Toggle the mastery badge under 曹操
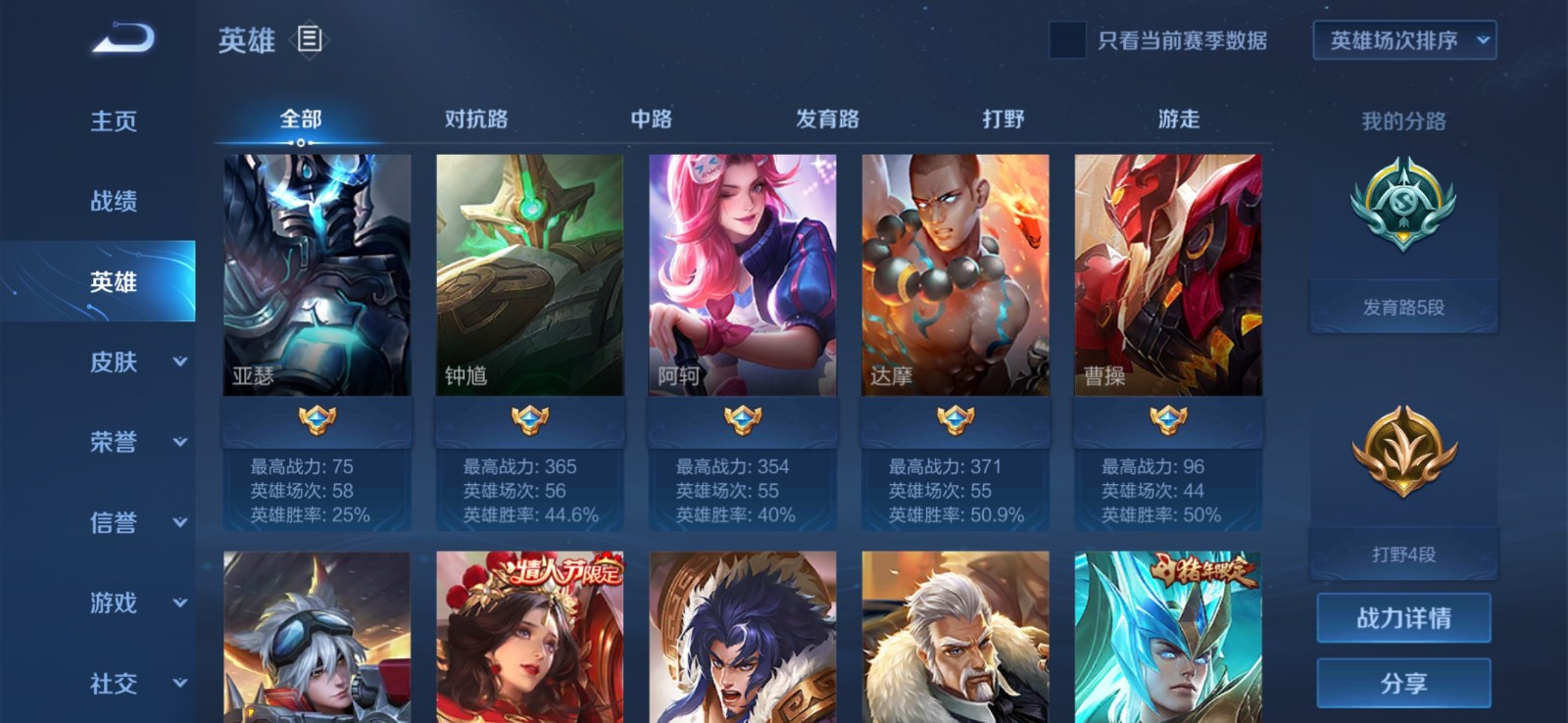The height and width of the screenshot is (723, 1568). (x=1166, y=419)
